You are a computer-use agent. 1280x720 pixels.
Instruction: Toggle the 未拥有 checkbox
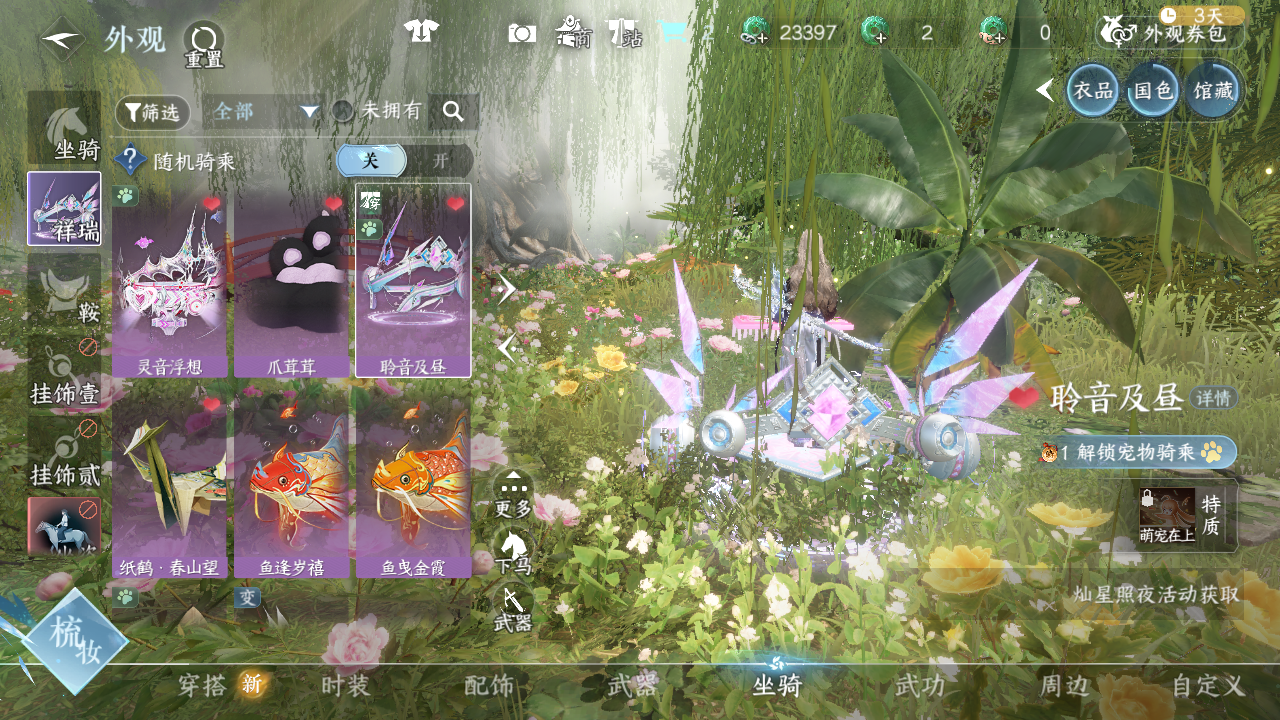[343, 111]
